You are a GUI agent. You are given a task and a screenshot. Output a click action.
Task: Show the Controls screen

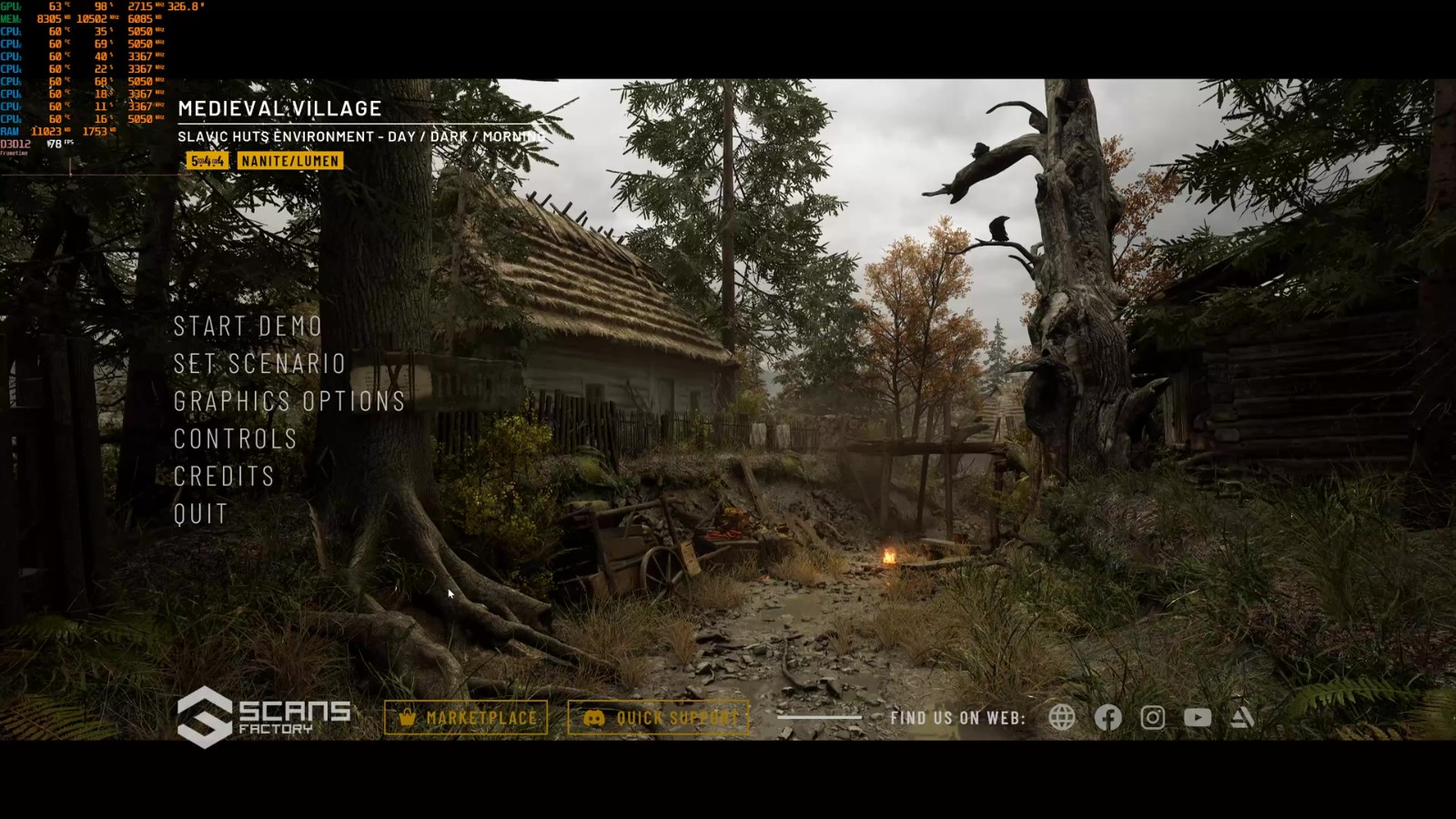pos(236,439)
